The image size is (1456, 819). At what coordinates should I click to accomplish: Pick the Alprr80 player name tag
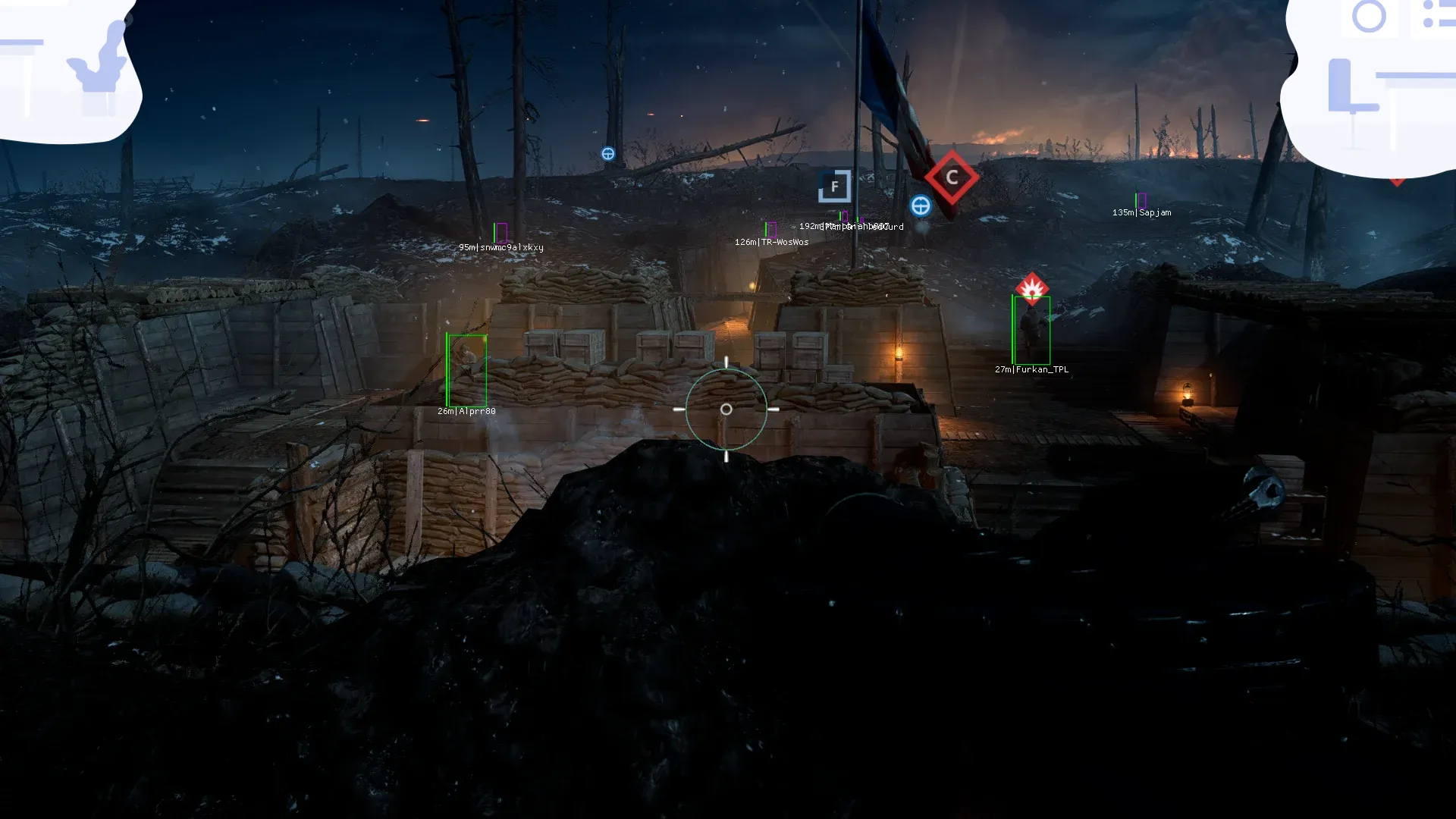[x=466, y=411]
